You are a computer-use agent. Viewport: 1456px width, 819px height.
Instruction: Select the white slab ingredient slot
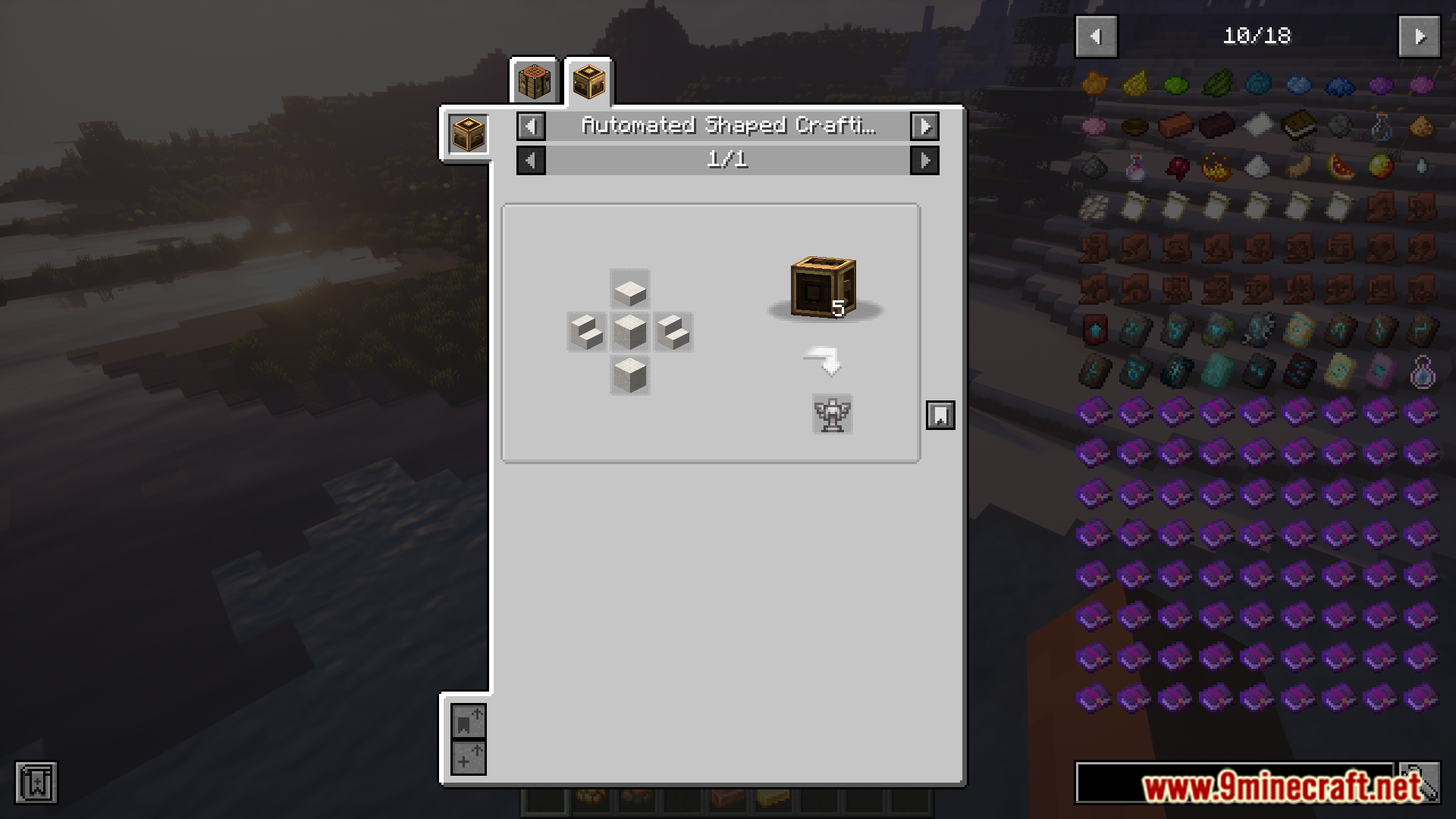629,289
